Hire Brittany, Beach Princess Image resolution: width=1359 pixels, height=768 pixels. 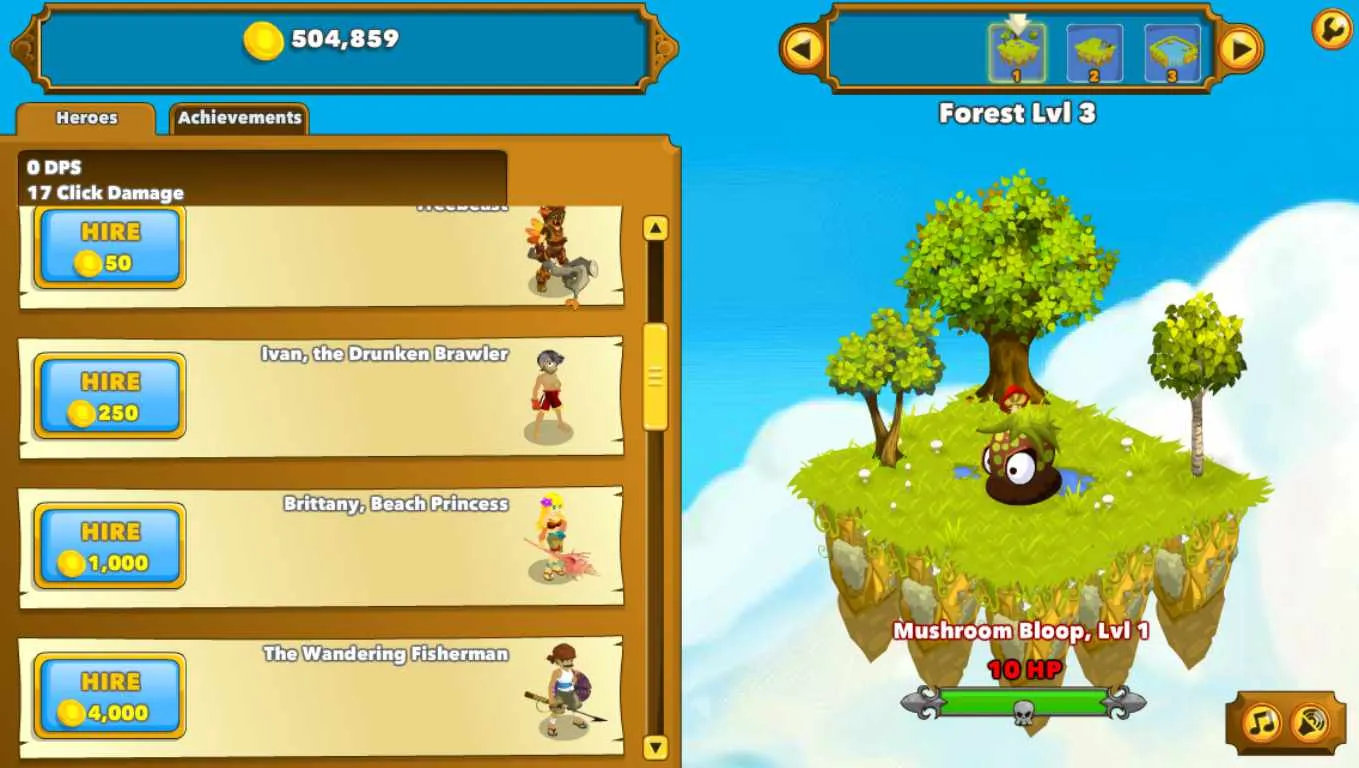[x=109, y=545]
